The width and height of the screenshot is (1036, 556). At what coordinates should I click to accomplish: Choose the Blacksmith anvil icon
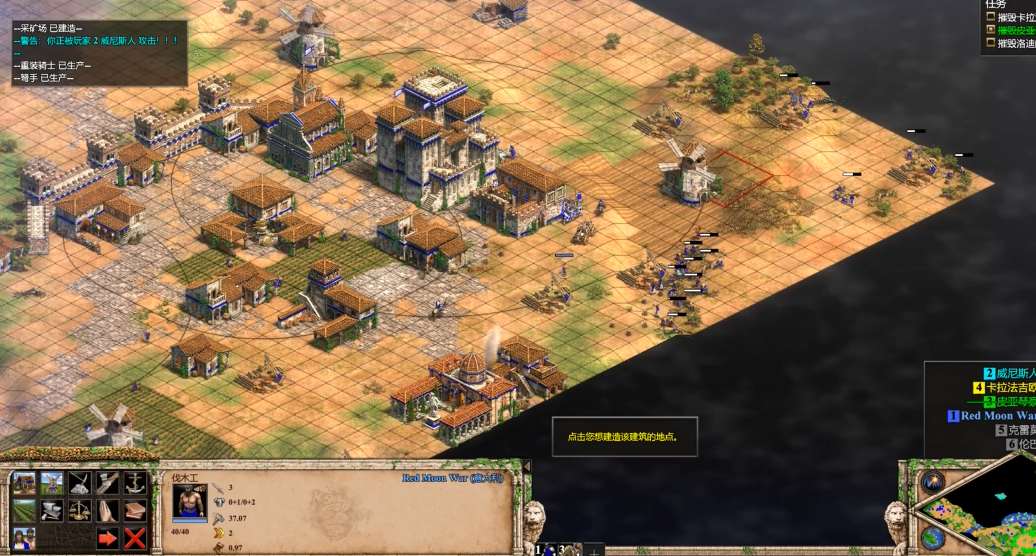[x=52, y=511]
